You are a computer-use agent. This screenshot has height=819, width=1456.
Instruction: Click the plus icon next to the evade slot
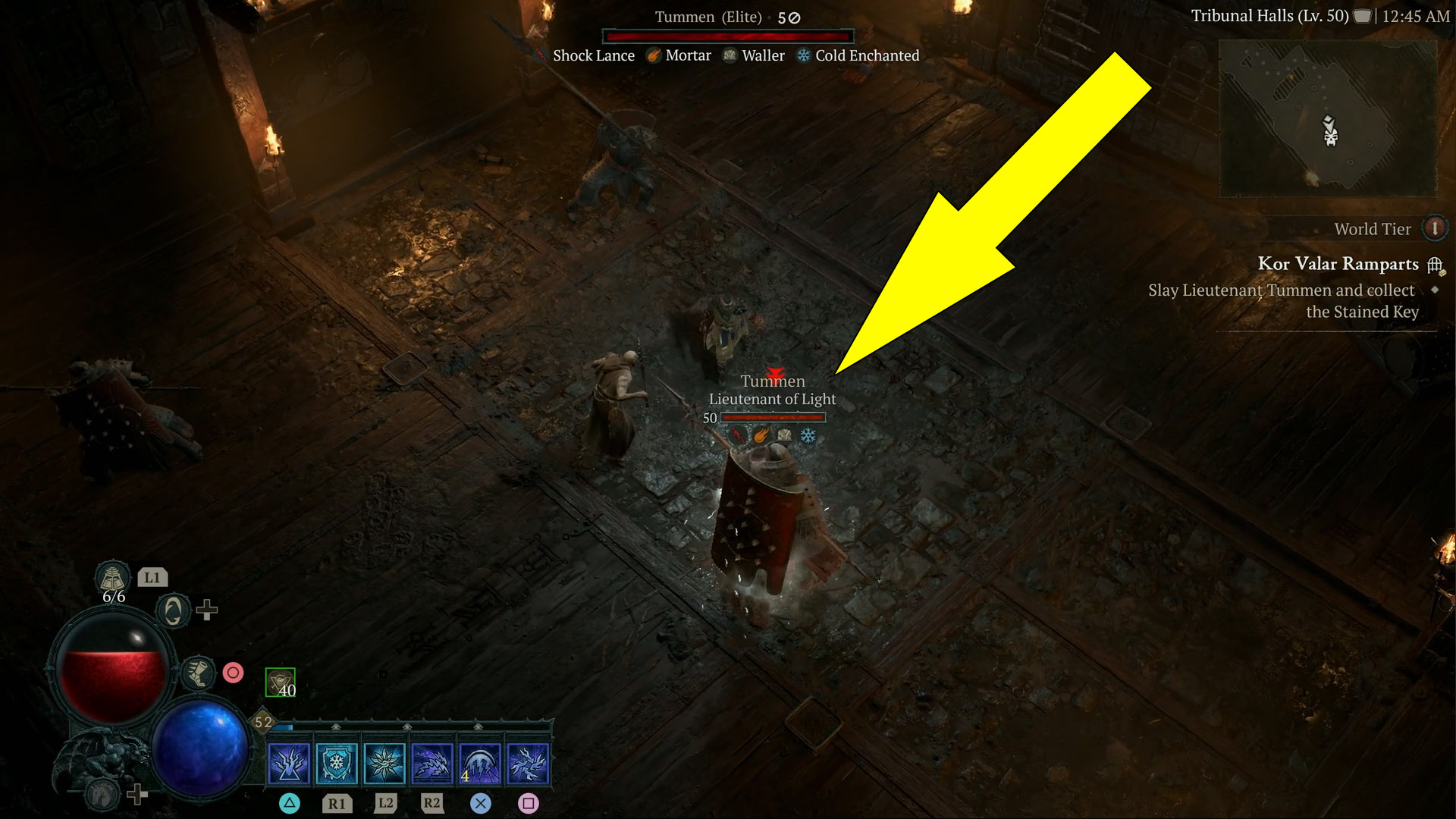(206, 611)
